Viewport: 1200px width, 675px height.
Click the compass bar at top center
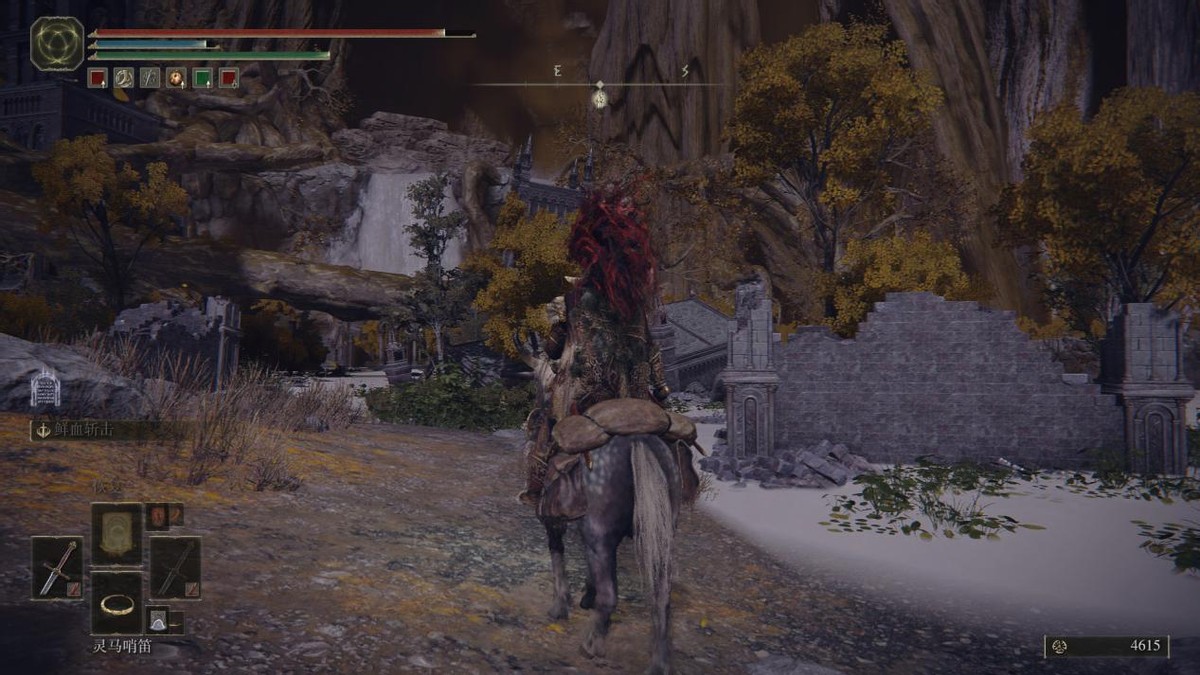598,84
